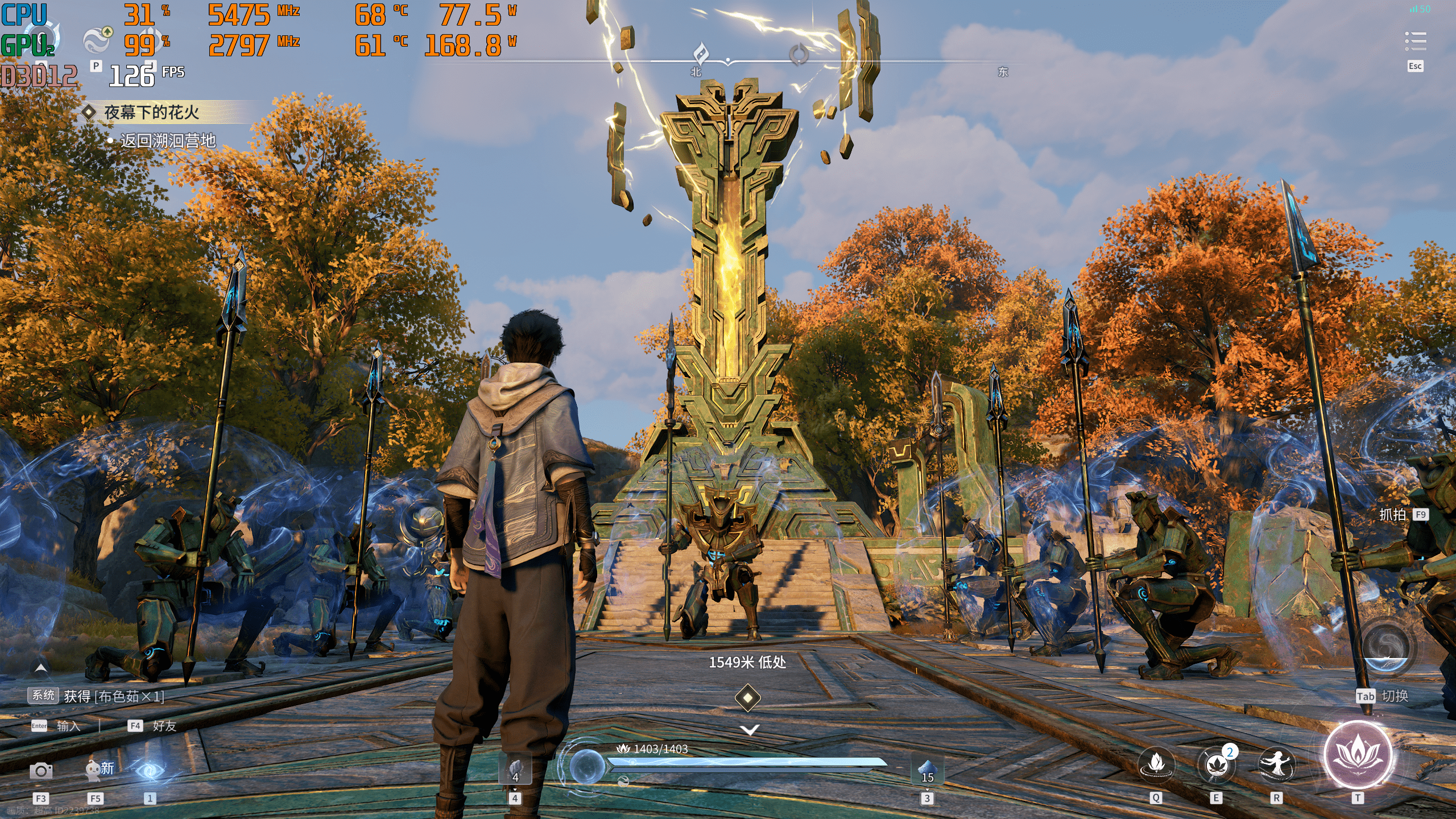This screenshot has width=1456, height=819.
Task: Expand the chat panel with the up arrow
Action: 41,667
